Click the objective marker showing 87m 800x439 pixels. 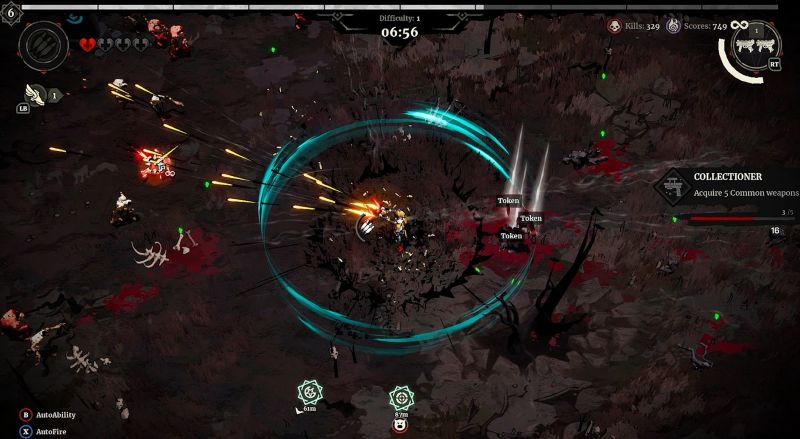(401, 397)
